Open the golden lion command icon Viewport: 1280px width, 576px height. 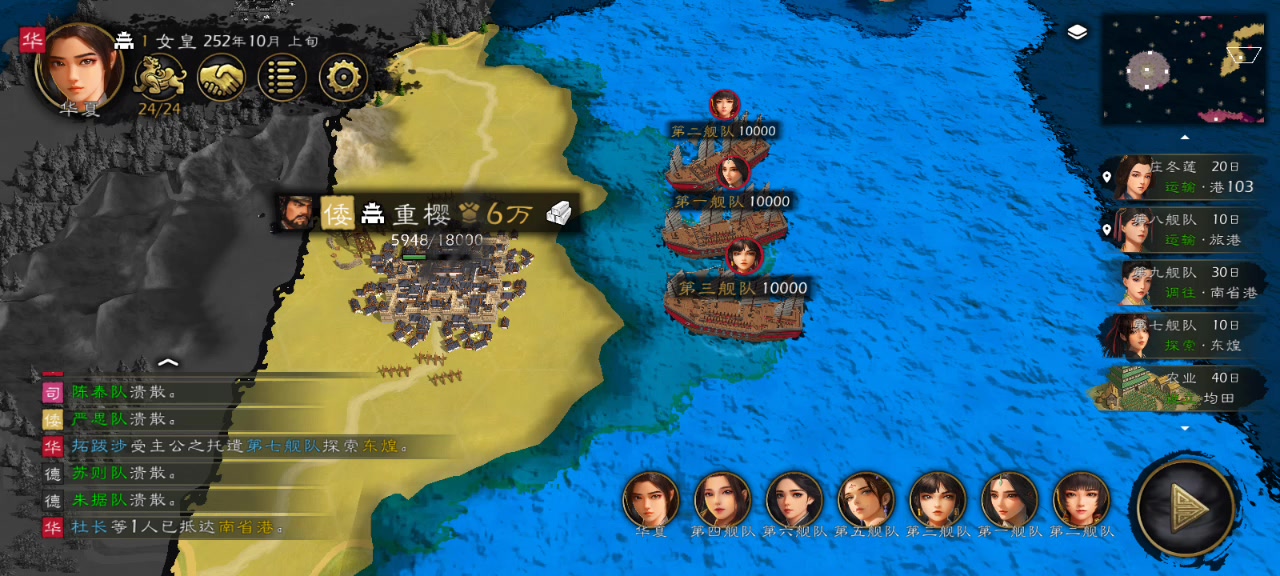[160, 76]
